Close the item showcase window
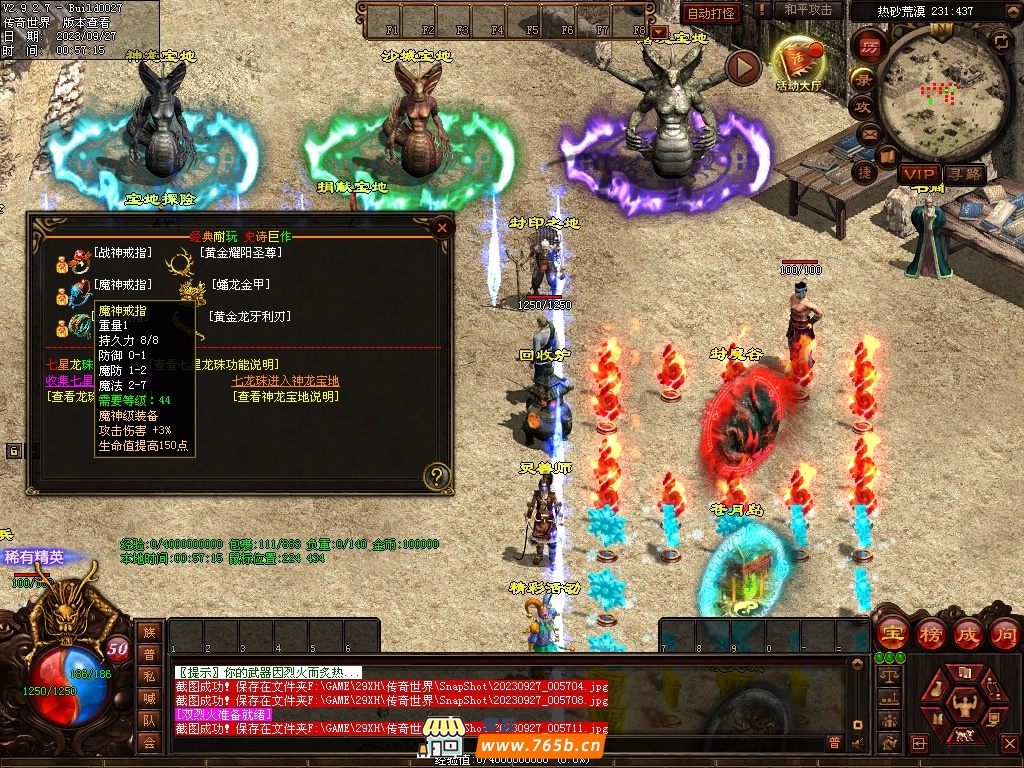The image size is (1024, 768). click(x=442, y=227)
